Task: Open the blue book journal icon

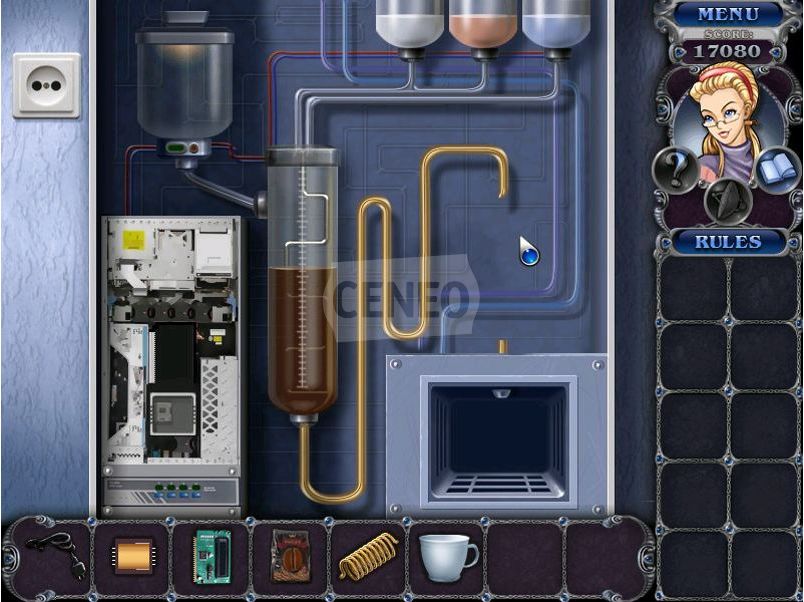Action: (x=777, y=170)
